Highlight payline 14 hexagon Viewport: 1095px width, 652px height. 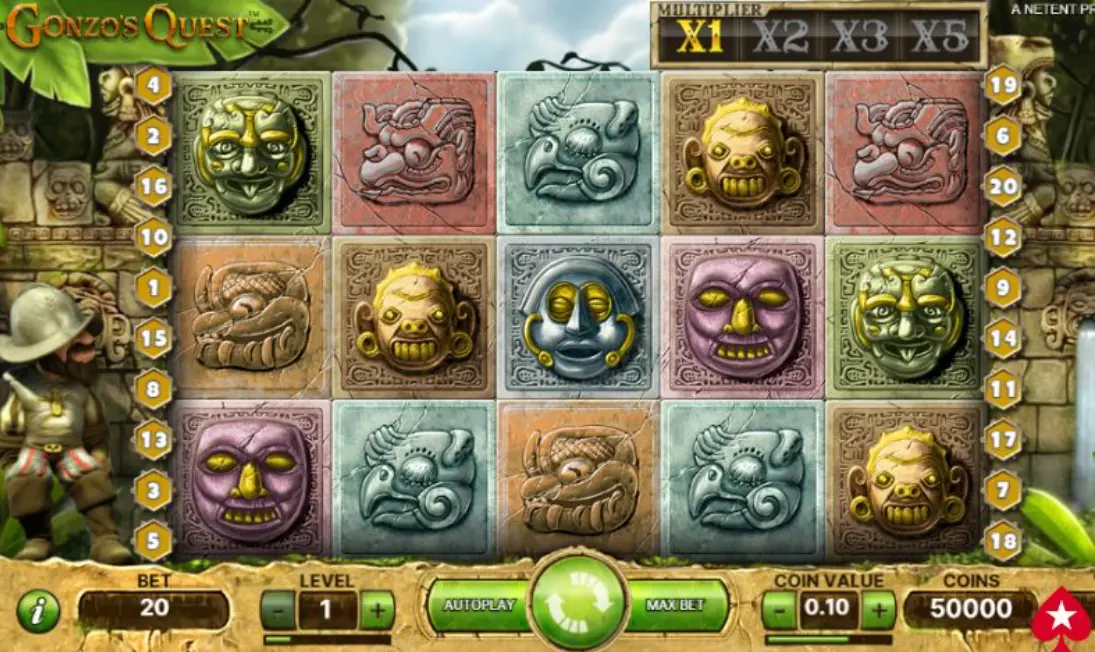pos(1003,338)
